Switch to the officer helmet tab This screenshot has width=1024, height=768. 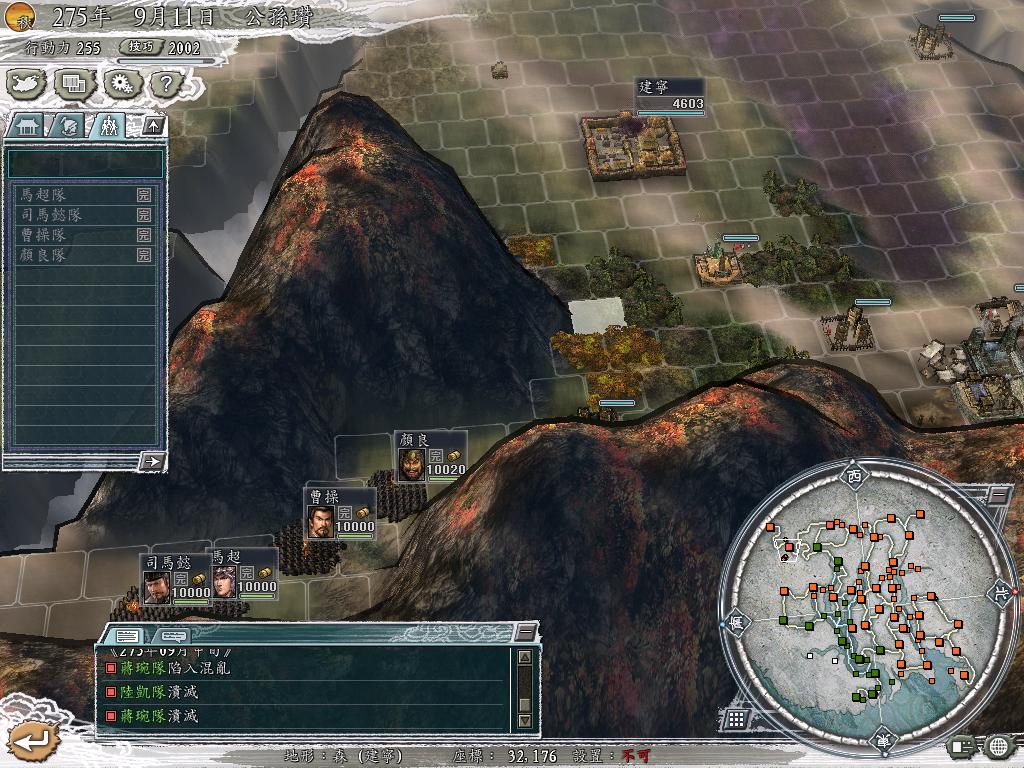point(68,125)
